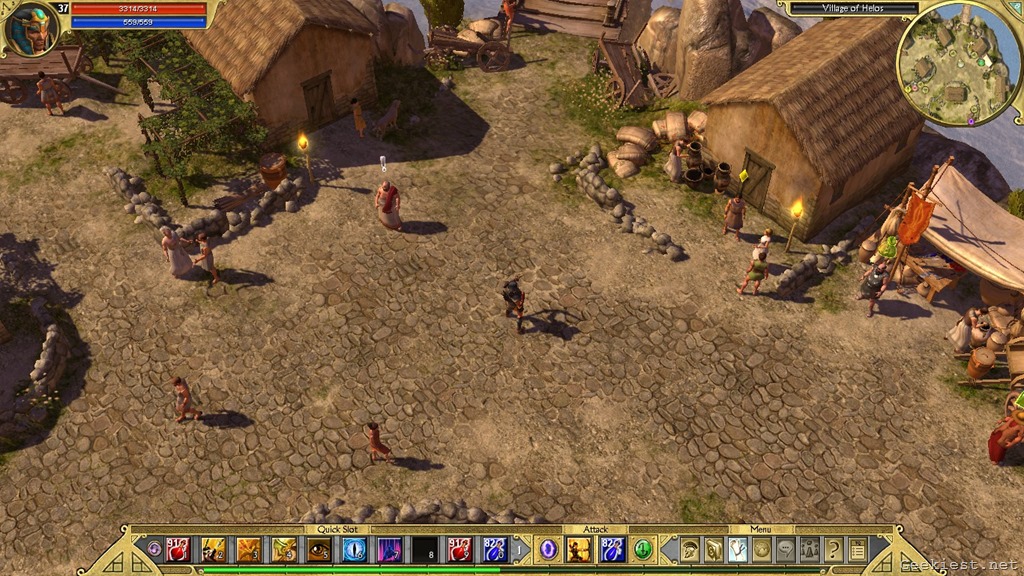Select the archer attack skill icon
Screen dimensions: 1024x576
[x=579, y=549]
